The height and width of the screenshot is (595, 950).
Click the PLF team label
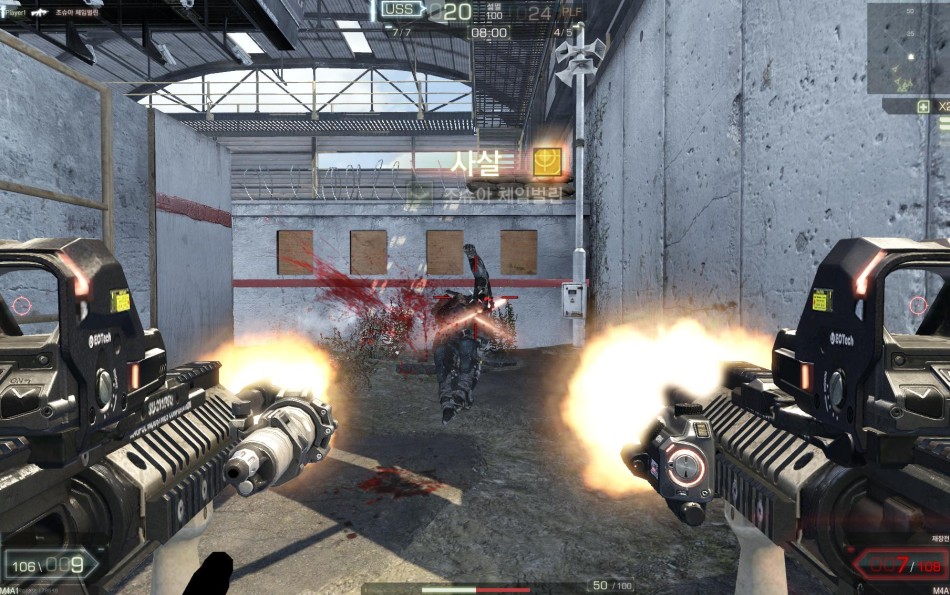click(x=570, y=12)
